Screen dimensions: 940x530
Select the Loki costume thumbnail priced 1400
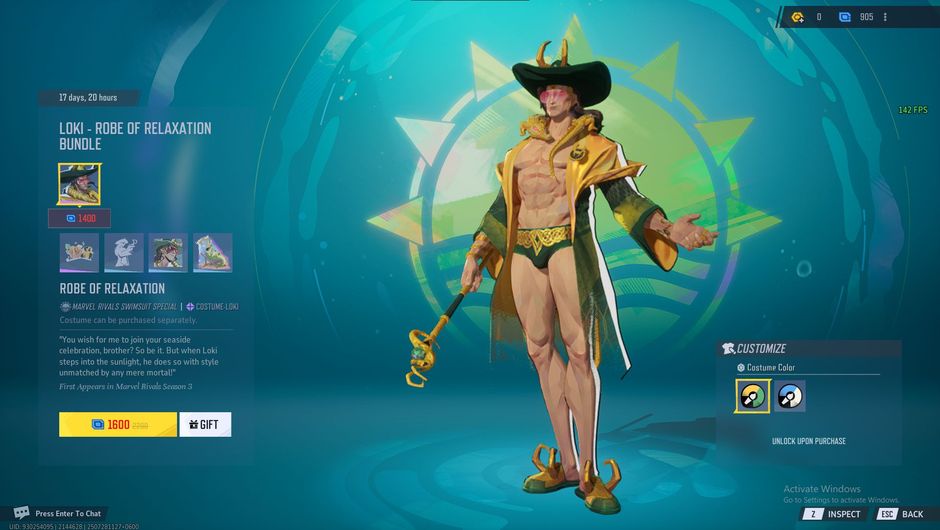(x=79, y=184)
